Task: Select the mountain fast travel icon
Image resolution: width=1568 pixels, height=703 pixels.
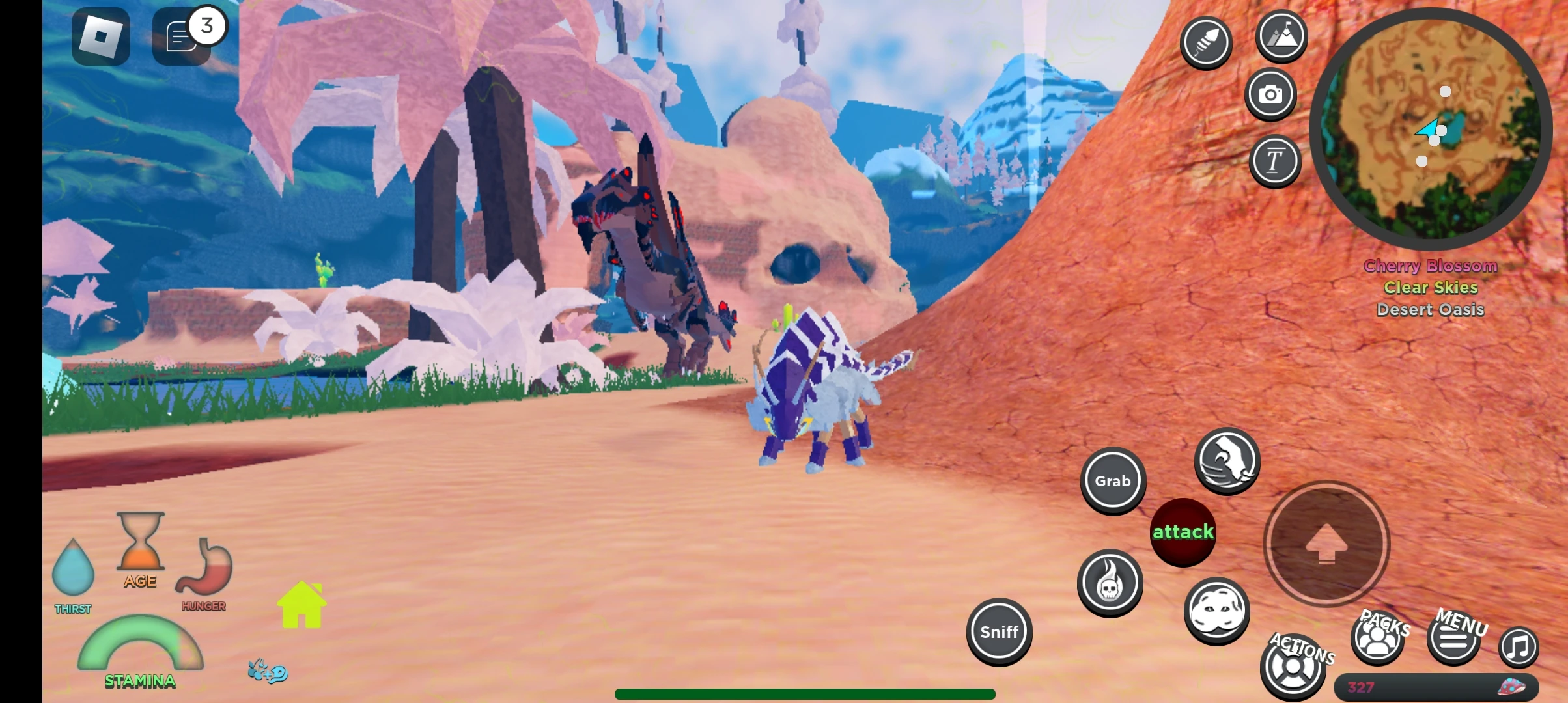Action: (x=1281, y=37)
